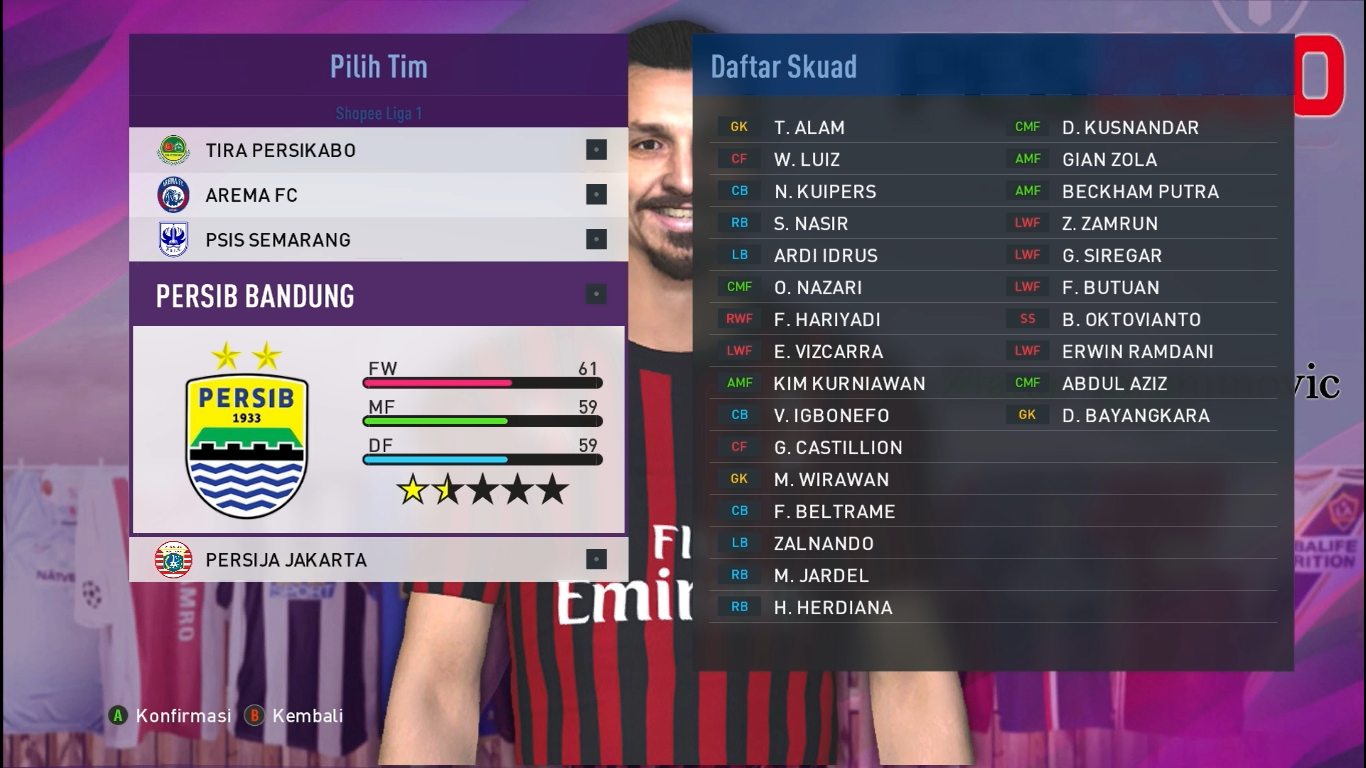Viewport: 1366px width, 768px height.
Task: Select goalkeeper T. Alam in squad list
Action: (809, 128)
